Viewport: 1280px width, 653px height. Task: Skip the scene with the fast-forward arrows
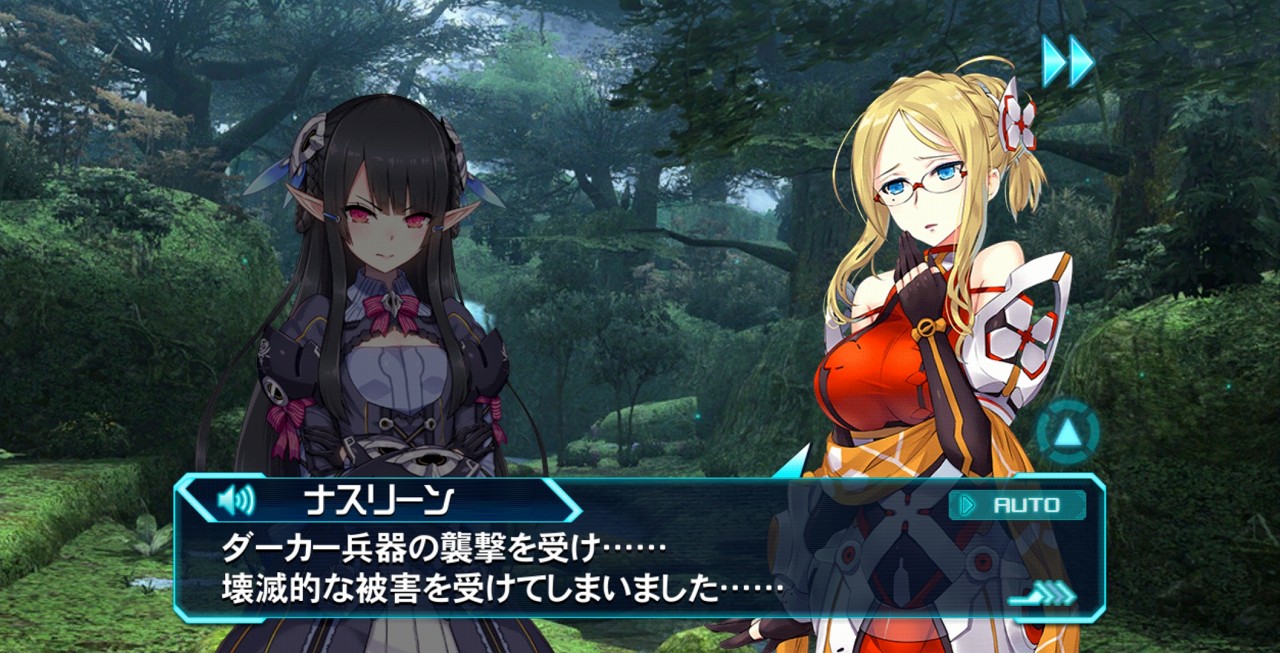click(1068, 62)
